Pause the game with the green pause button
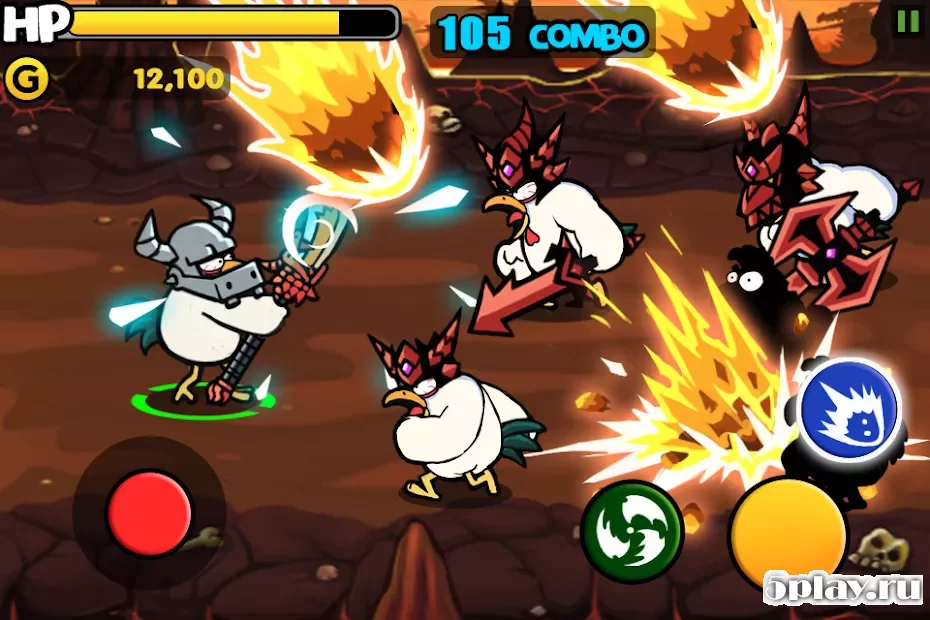The image size is (930, 620). pos(907,21)
